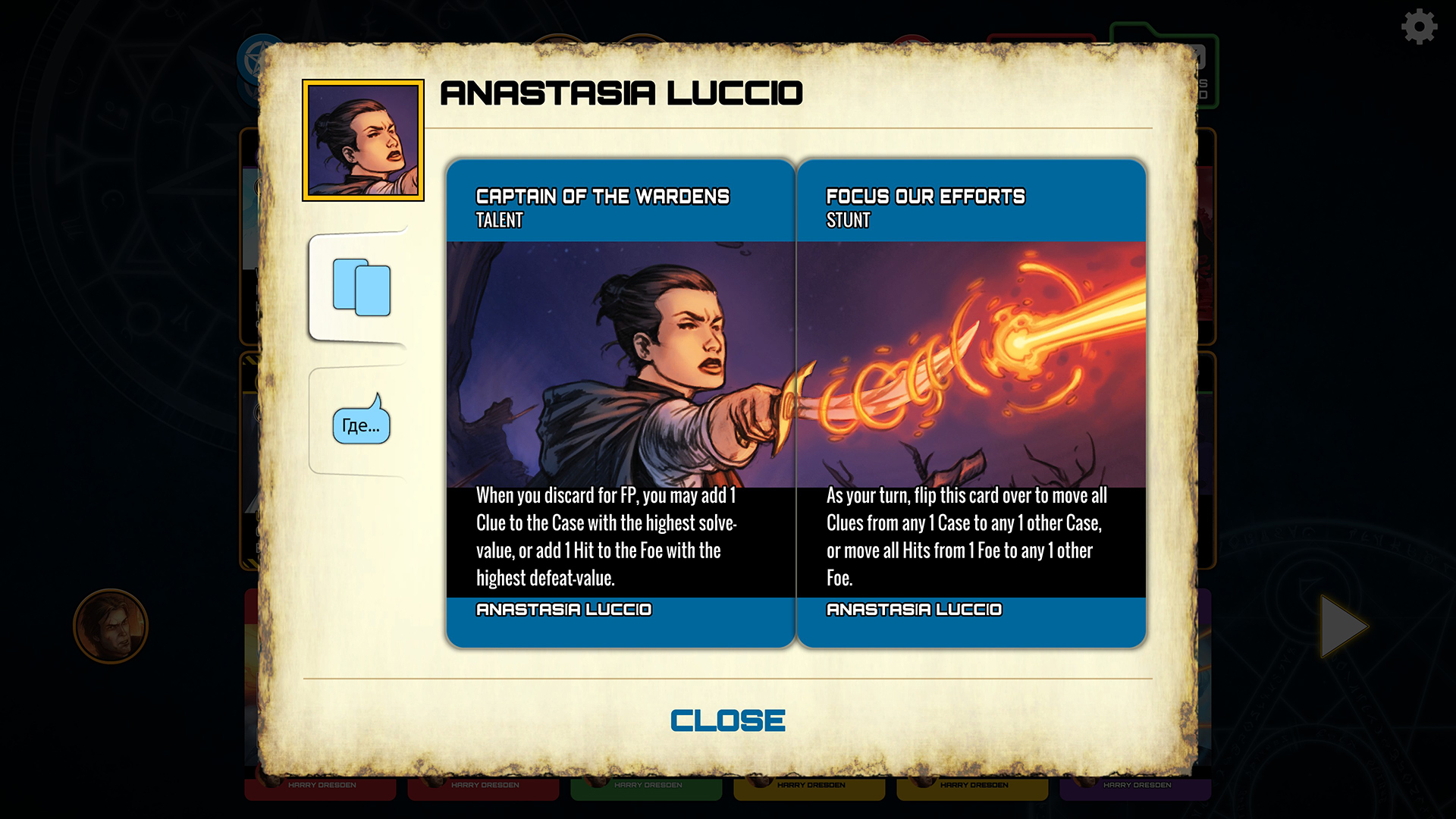Viewport: 1456px width, 819px height.
Task: Click the ANASTASIA LUCCIO header title
Action: click(621, 93)
